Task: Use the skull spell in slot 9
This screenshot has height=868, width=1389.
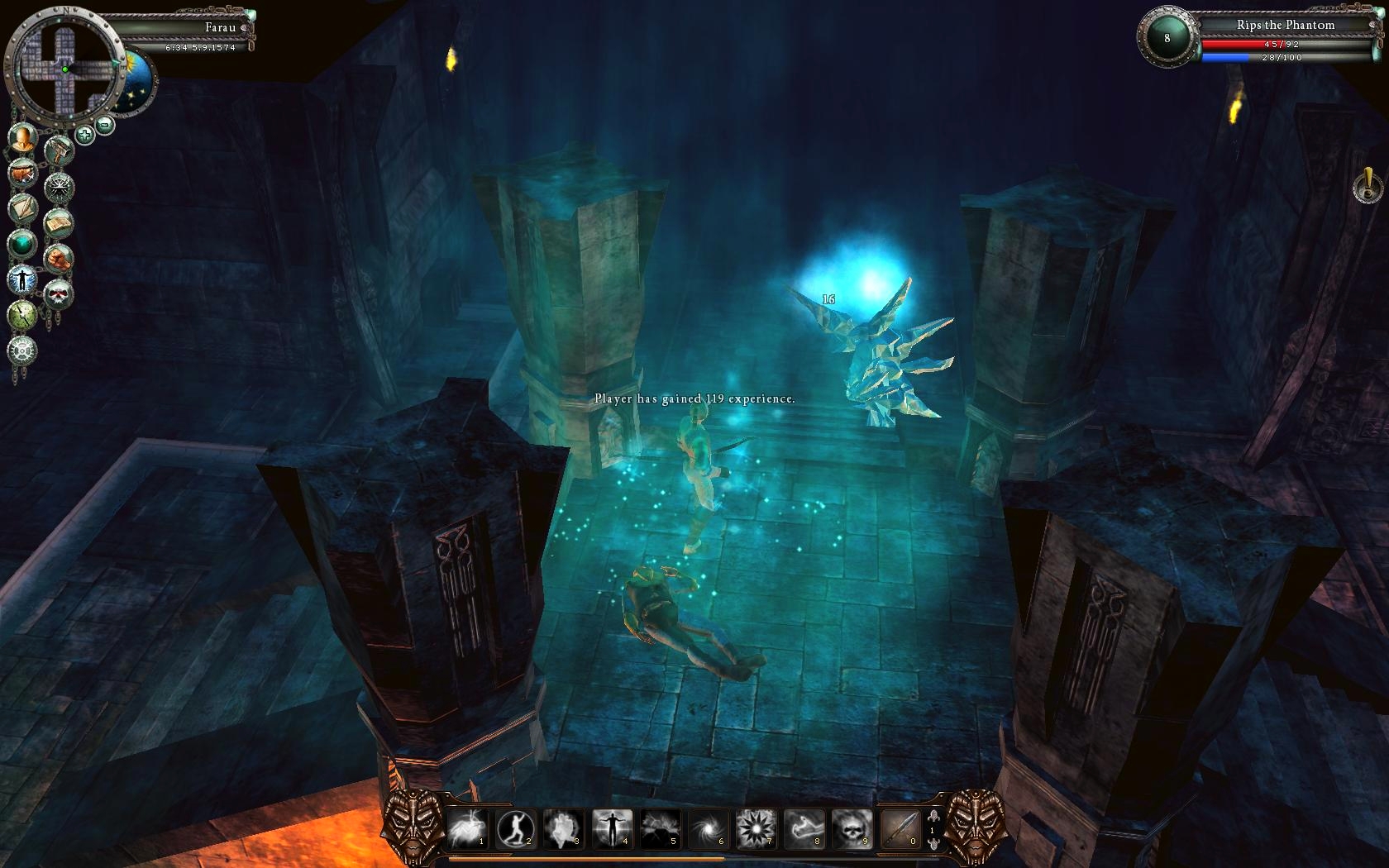Action: click(x=852, y=827)
